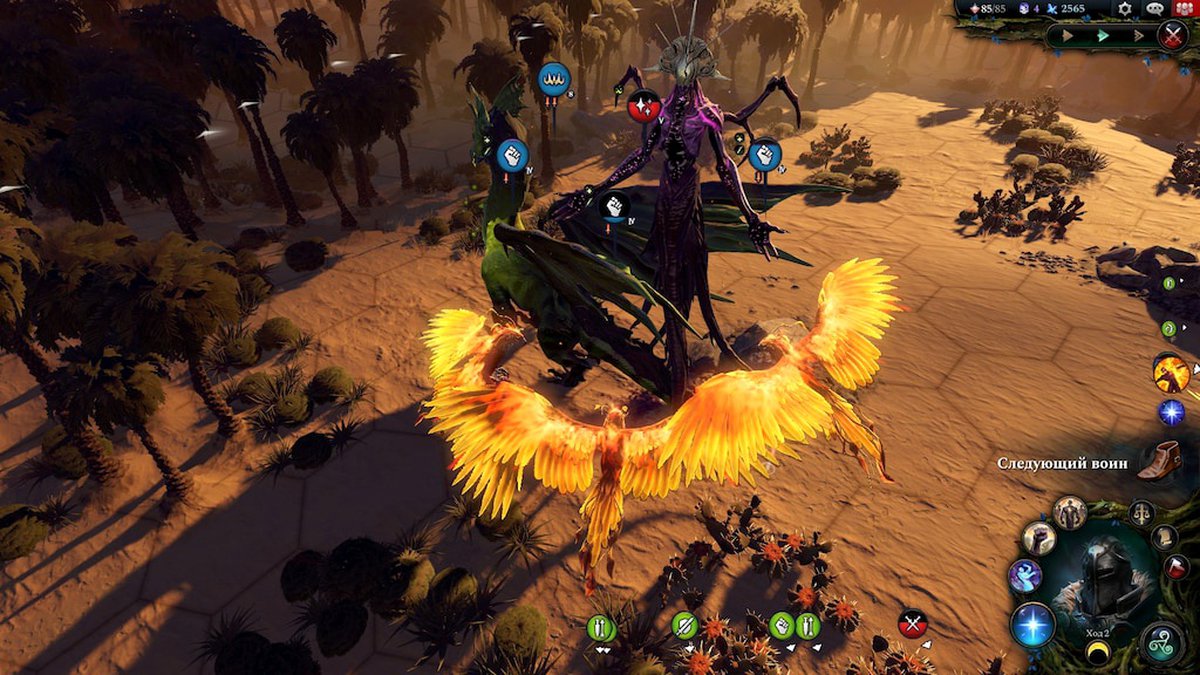Click the red flag surrender icon
Viewport: 1200px width, 675px height.
point(1177,567)
